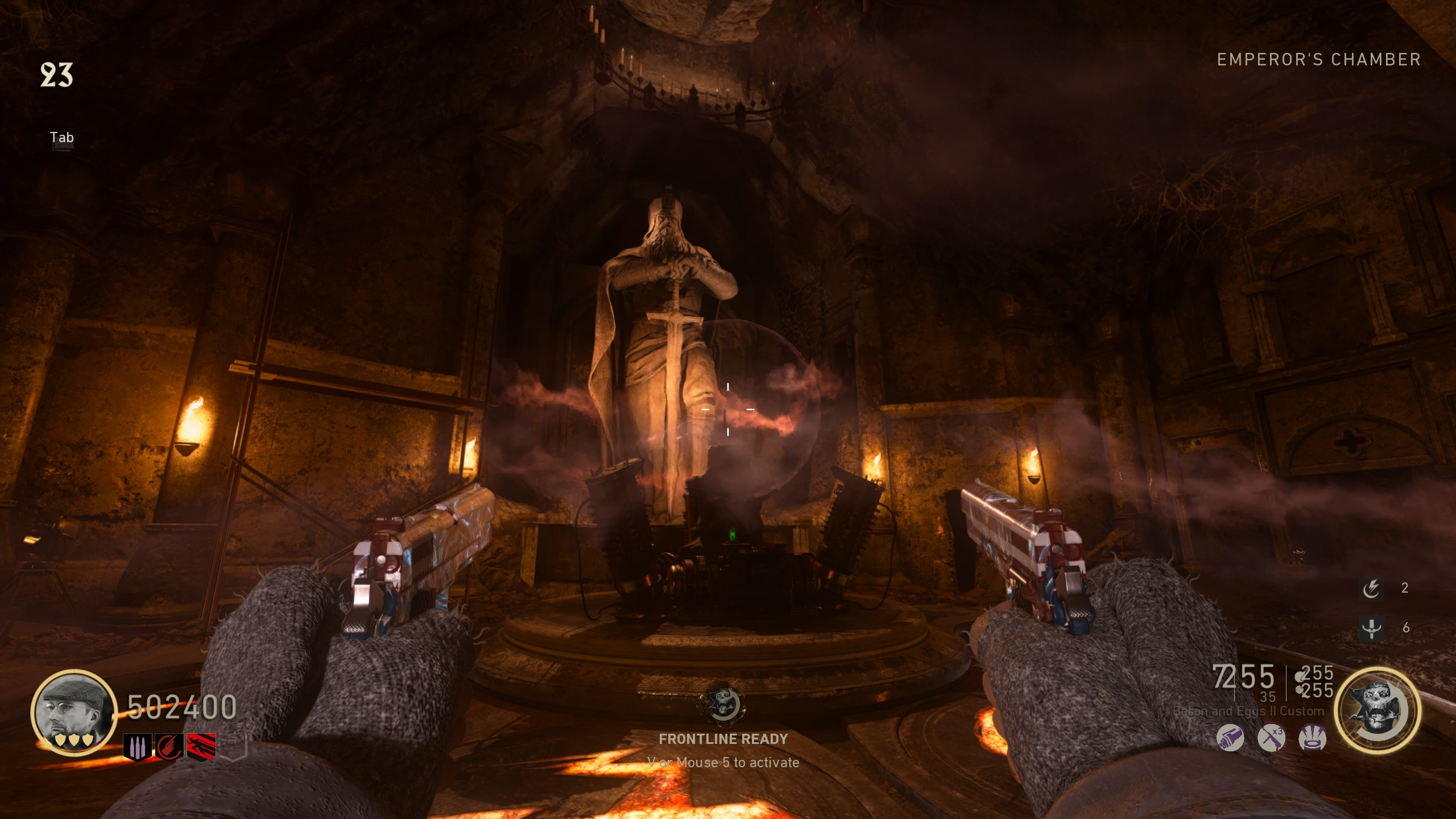Screen dimensions: 1456x819
Task: Select the purple glowing ring elixir icon
Action: 1313,738
